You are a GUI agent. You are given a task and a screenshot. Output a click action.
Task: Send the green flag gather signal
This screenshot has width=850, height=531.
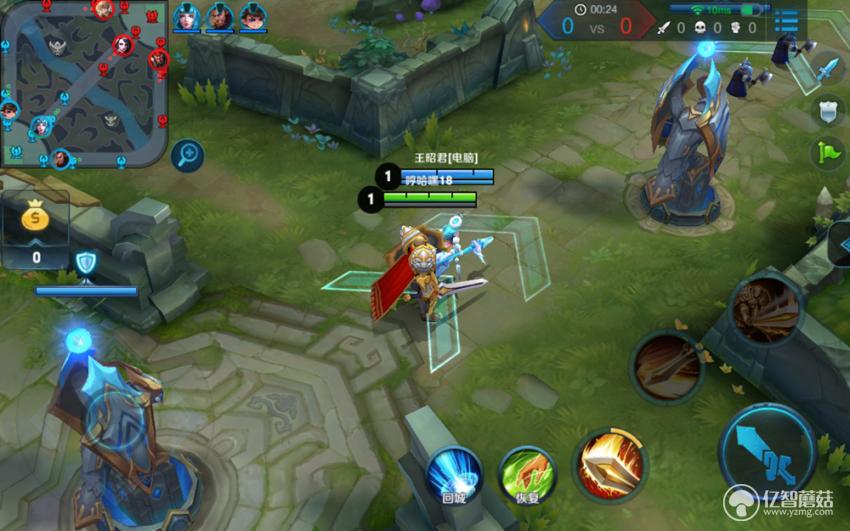pyautogui.click(x=828, y=153)
